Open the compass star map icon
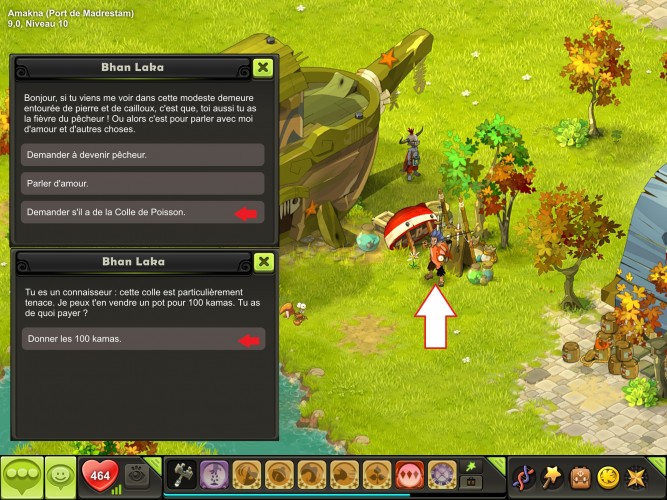This screenshot has width=667, height=500. (x=635, y=476)
